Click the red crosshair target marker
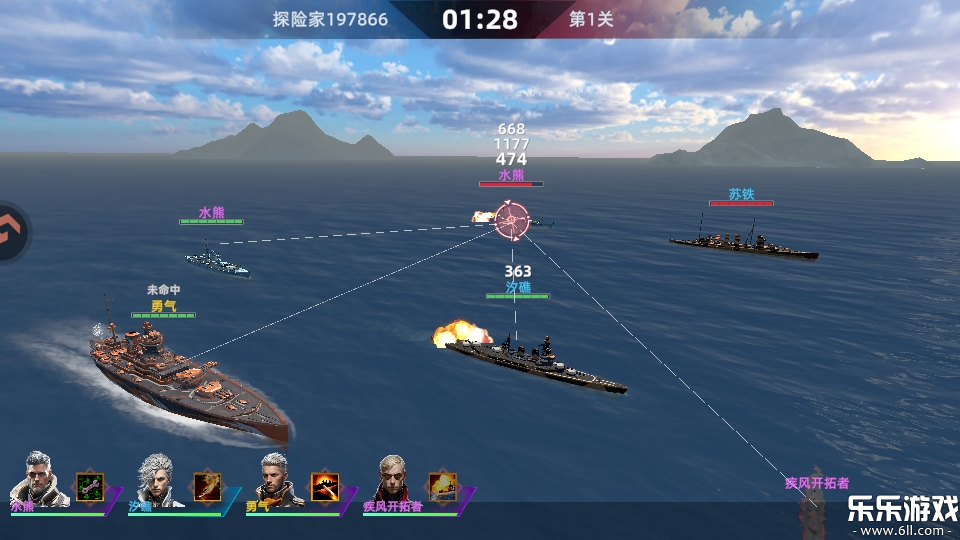960x540 pixels. point(512,220)
